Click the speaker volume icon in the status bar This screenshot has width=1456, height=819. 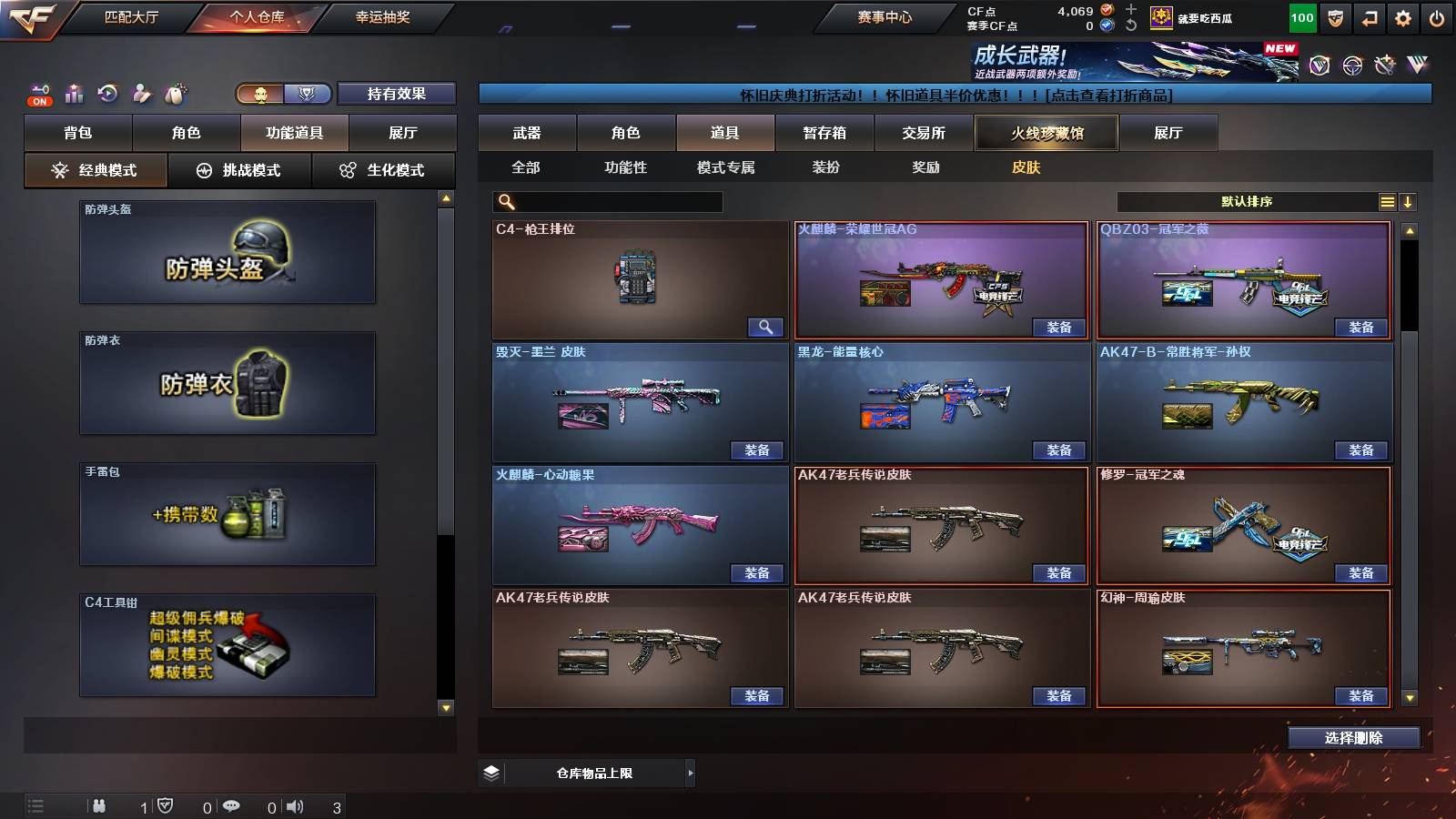tap(296, 806)
